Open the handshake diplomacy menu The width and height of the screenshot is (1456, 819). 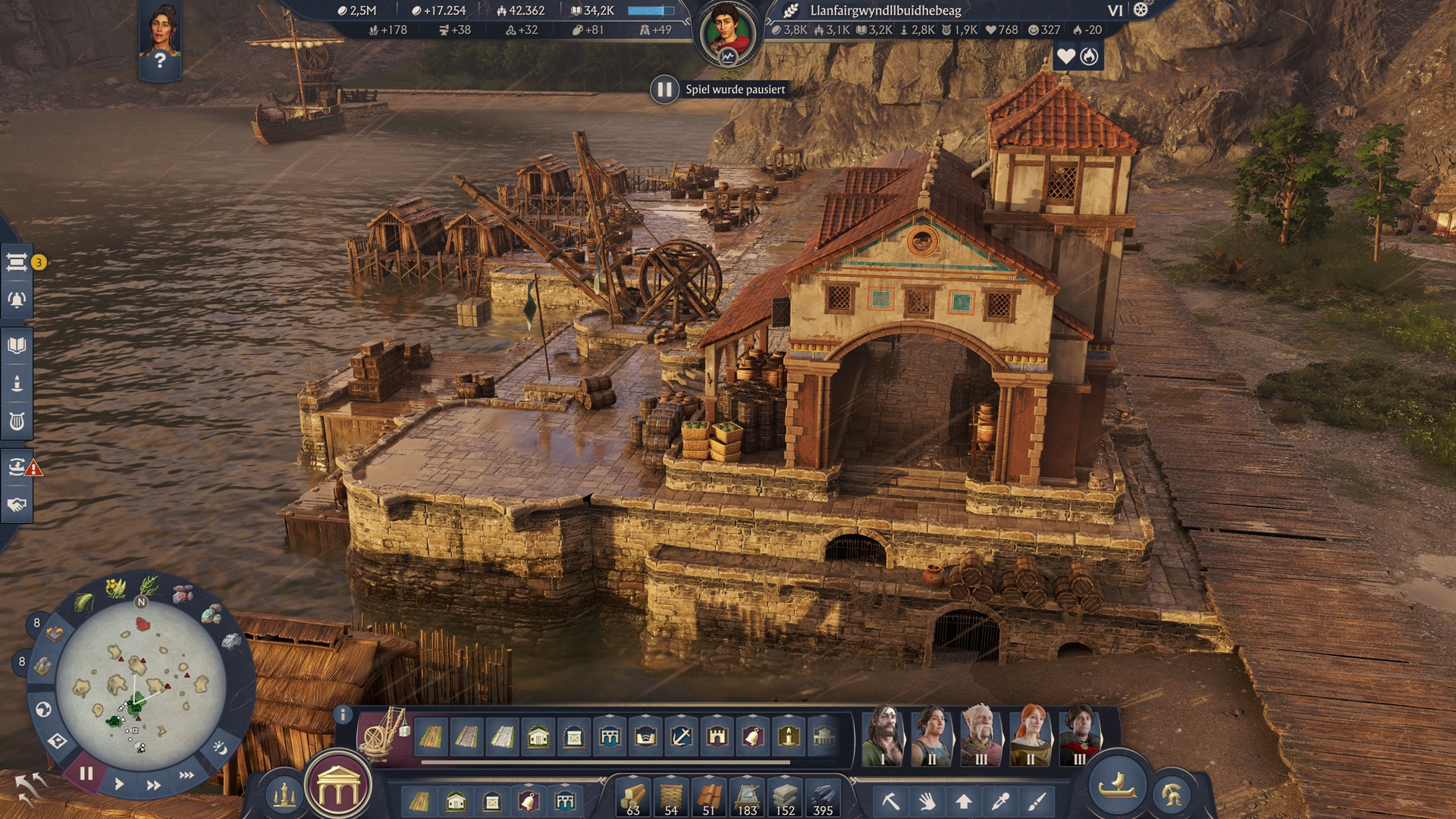pos(17,505)
